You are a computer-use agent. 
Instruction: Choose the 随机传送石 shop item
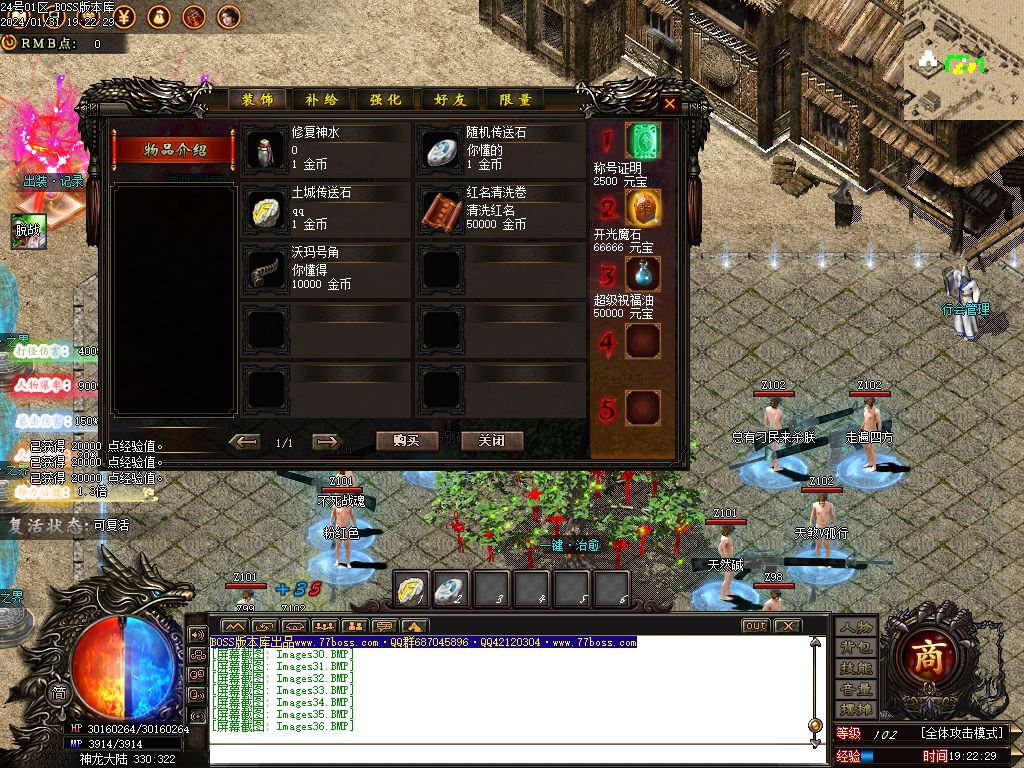coord(442,150)
